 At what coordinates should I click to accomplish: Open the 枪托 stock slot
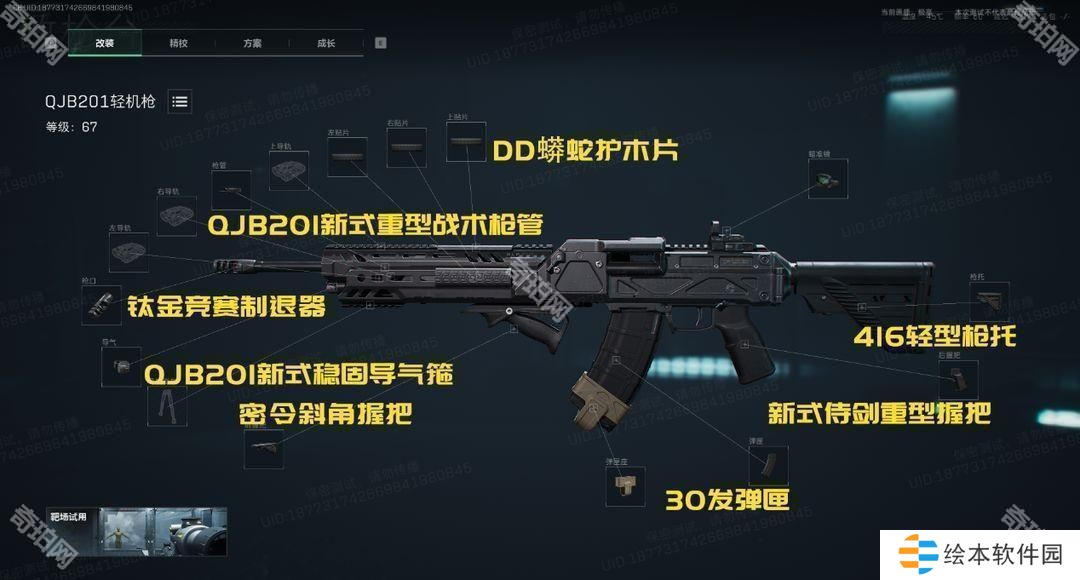tap(988, 301)
